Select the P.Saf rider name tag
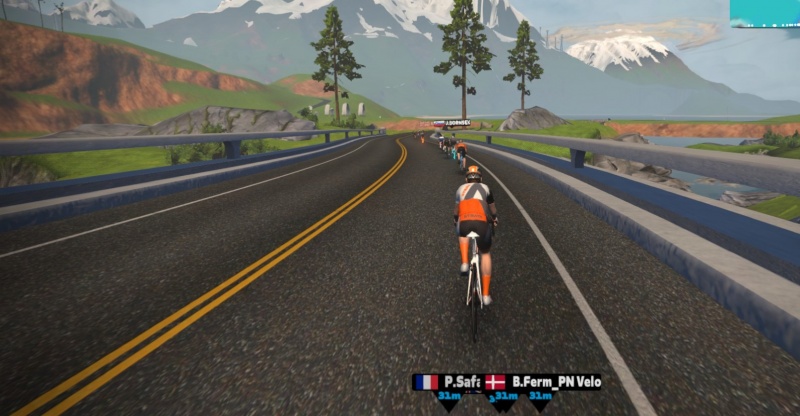The width and height of the screenshot is (800, 416). 447,382
